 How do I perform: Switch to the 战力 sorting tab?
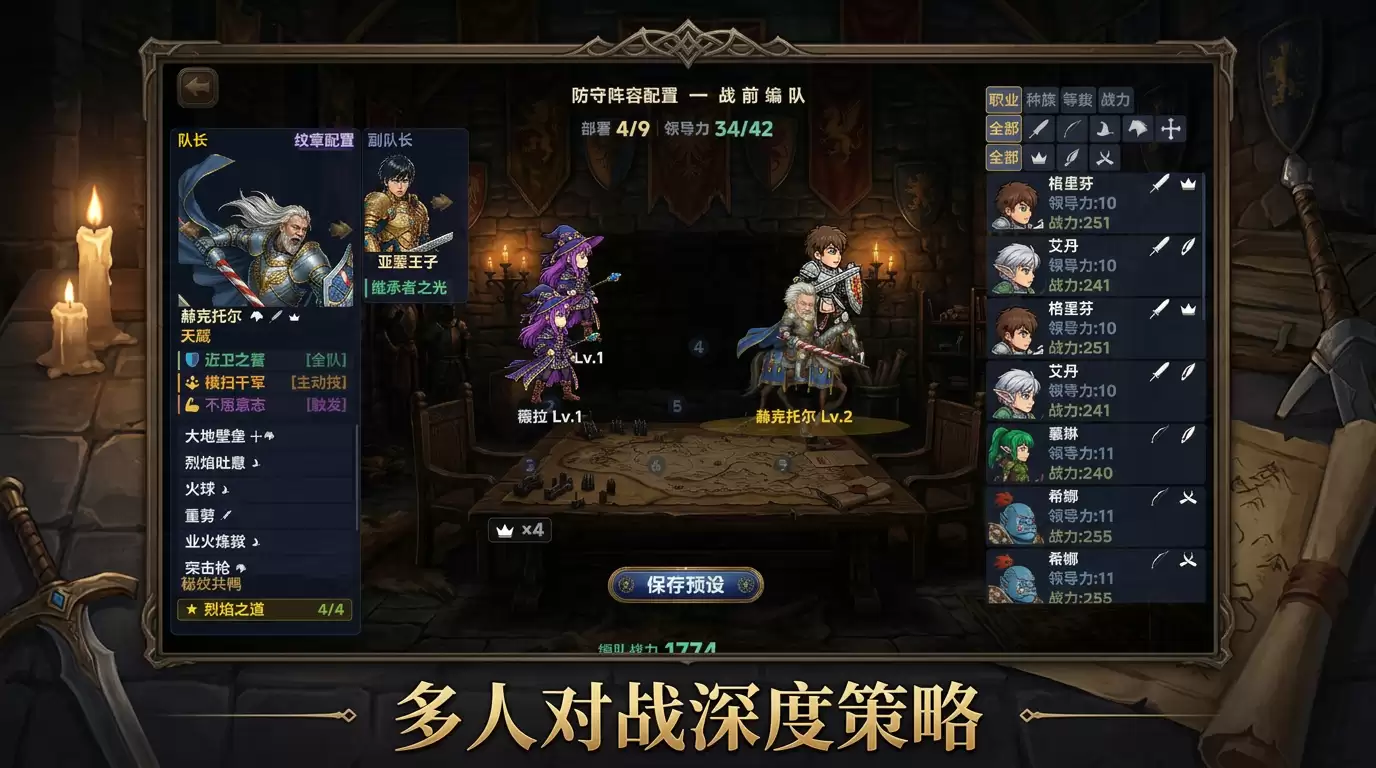point(1115,99)
